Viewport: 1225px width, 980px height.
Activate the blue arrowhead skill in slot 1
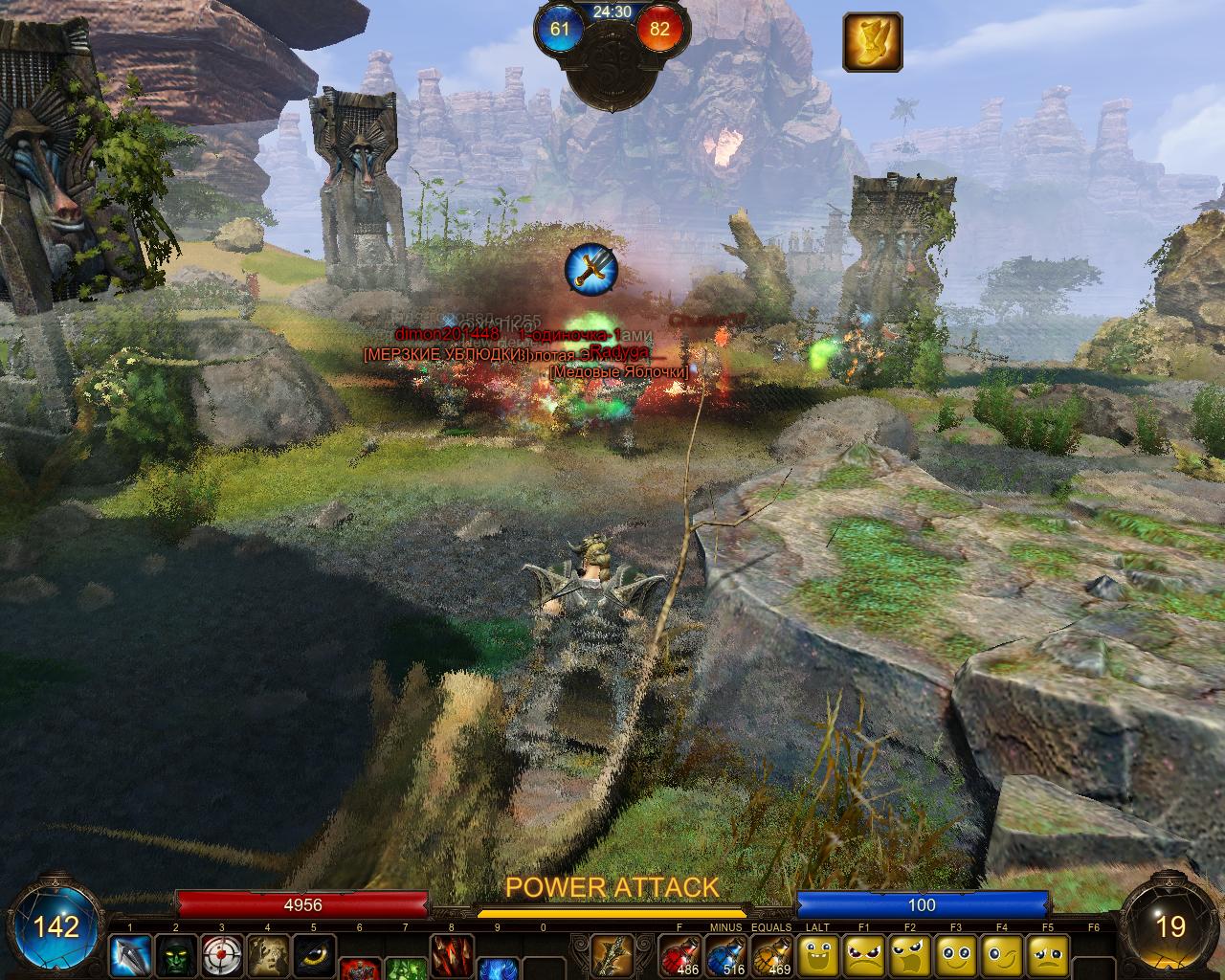pyautogui.click(x=129, y=954)
